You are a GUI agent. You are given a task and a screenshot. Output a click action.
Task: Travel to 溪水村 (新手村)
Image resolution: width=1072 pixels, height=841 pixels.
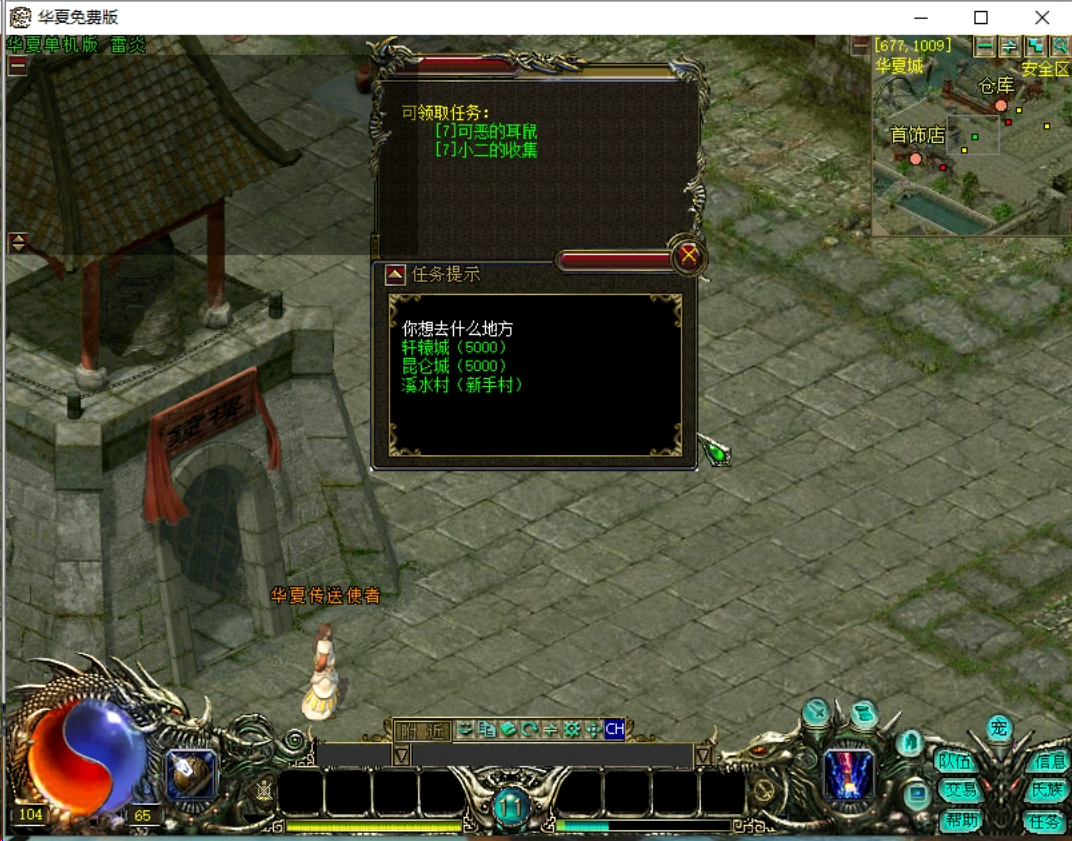[x=462, y=385]
